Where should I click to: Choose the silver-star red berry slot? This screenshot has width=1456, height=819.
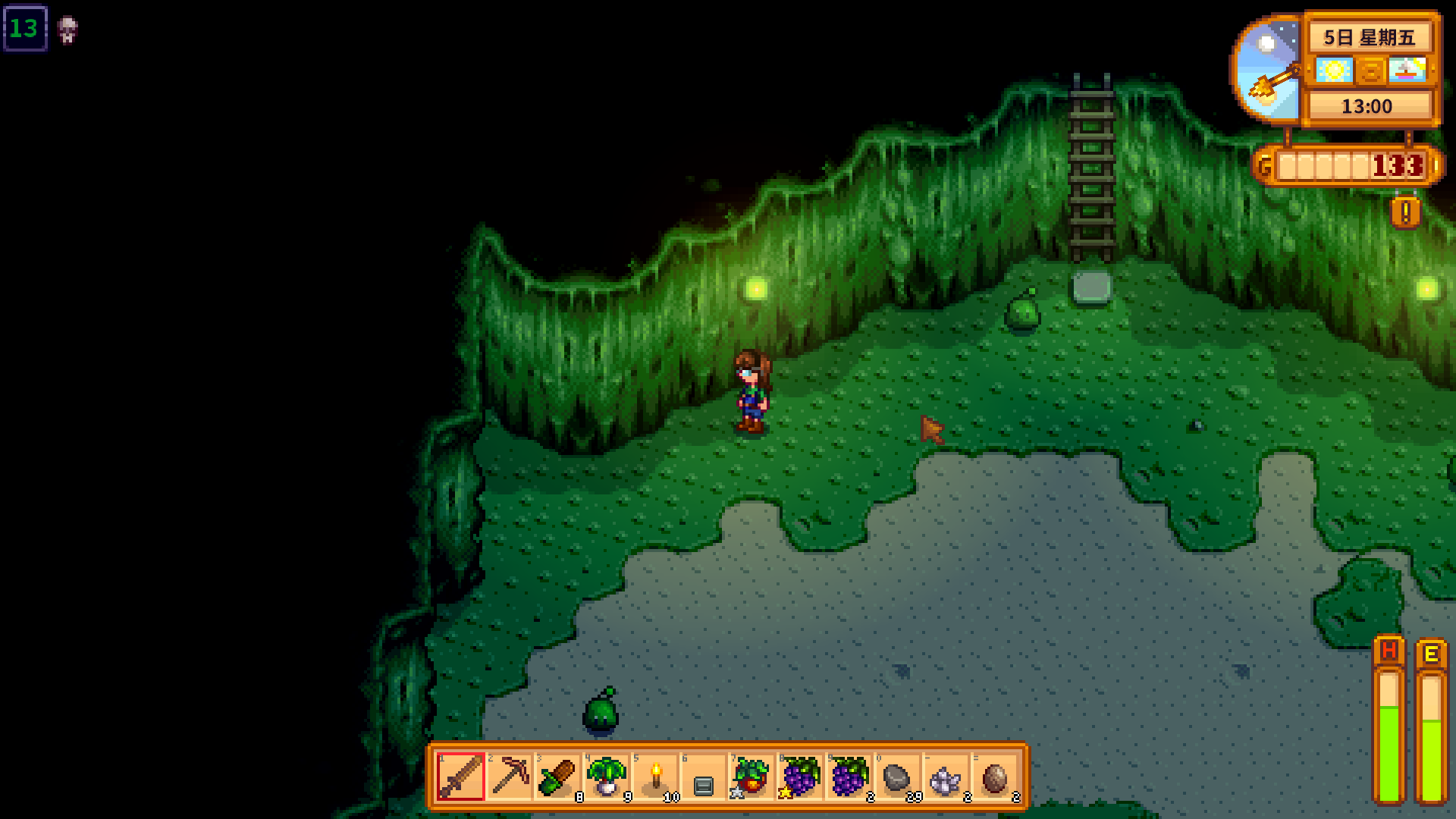point(752,777)
